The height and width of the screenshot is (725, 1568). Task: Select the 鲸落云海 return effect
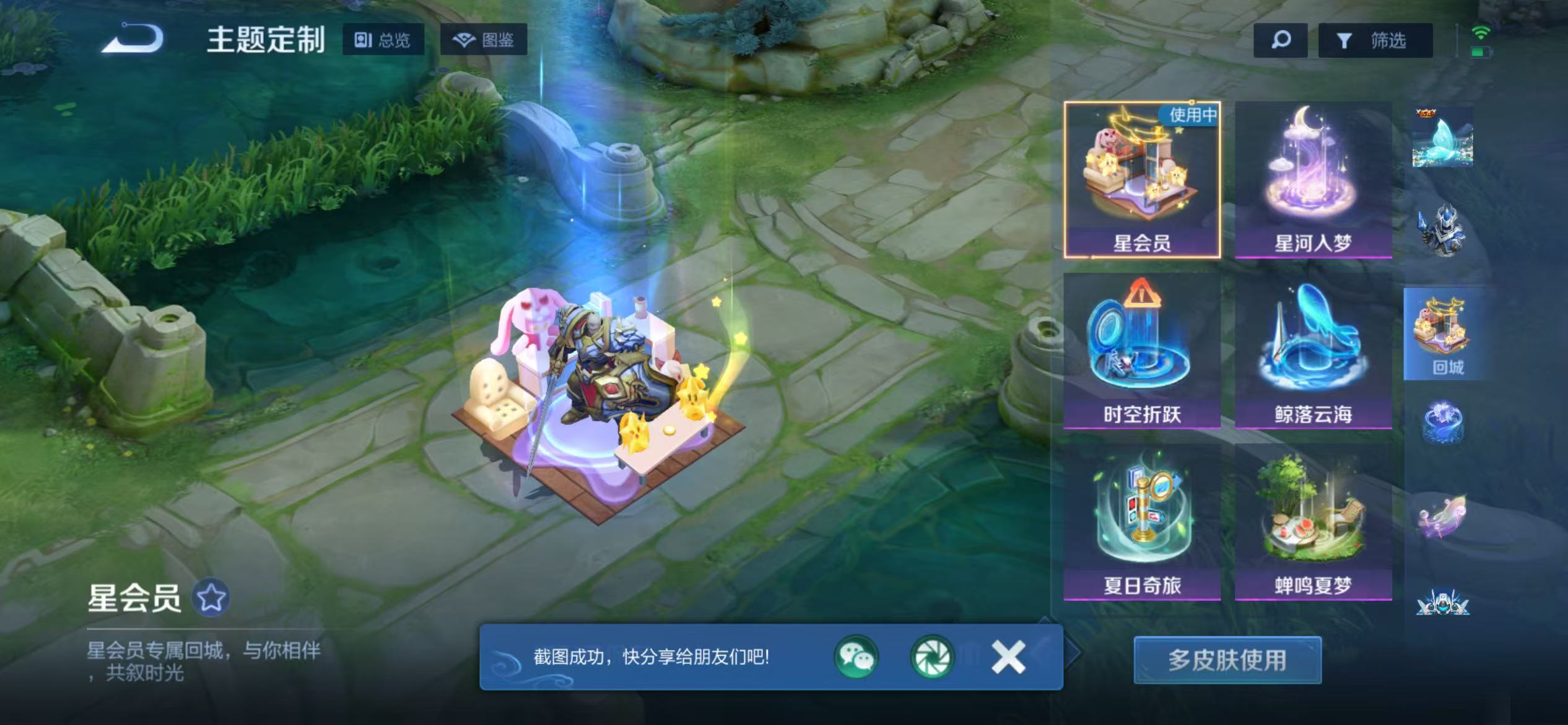pos(1312,359)
